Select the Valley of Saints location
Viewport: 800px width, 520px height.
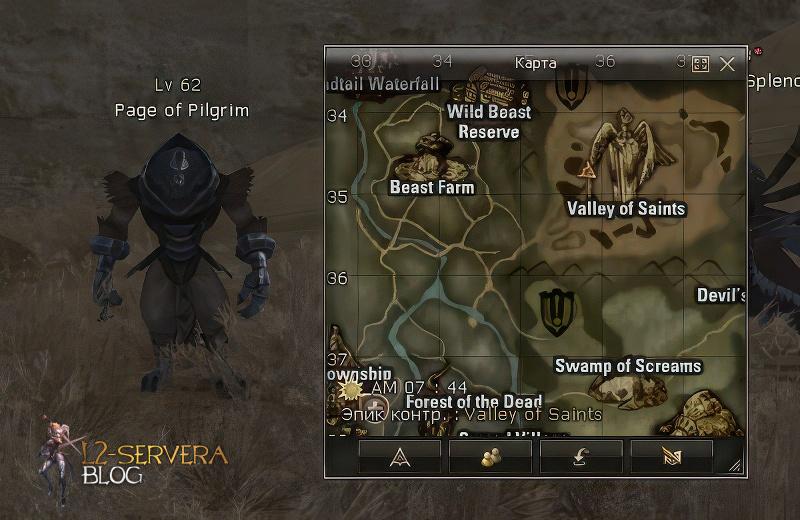coord(626,208)
